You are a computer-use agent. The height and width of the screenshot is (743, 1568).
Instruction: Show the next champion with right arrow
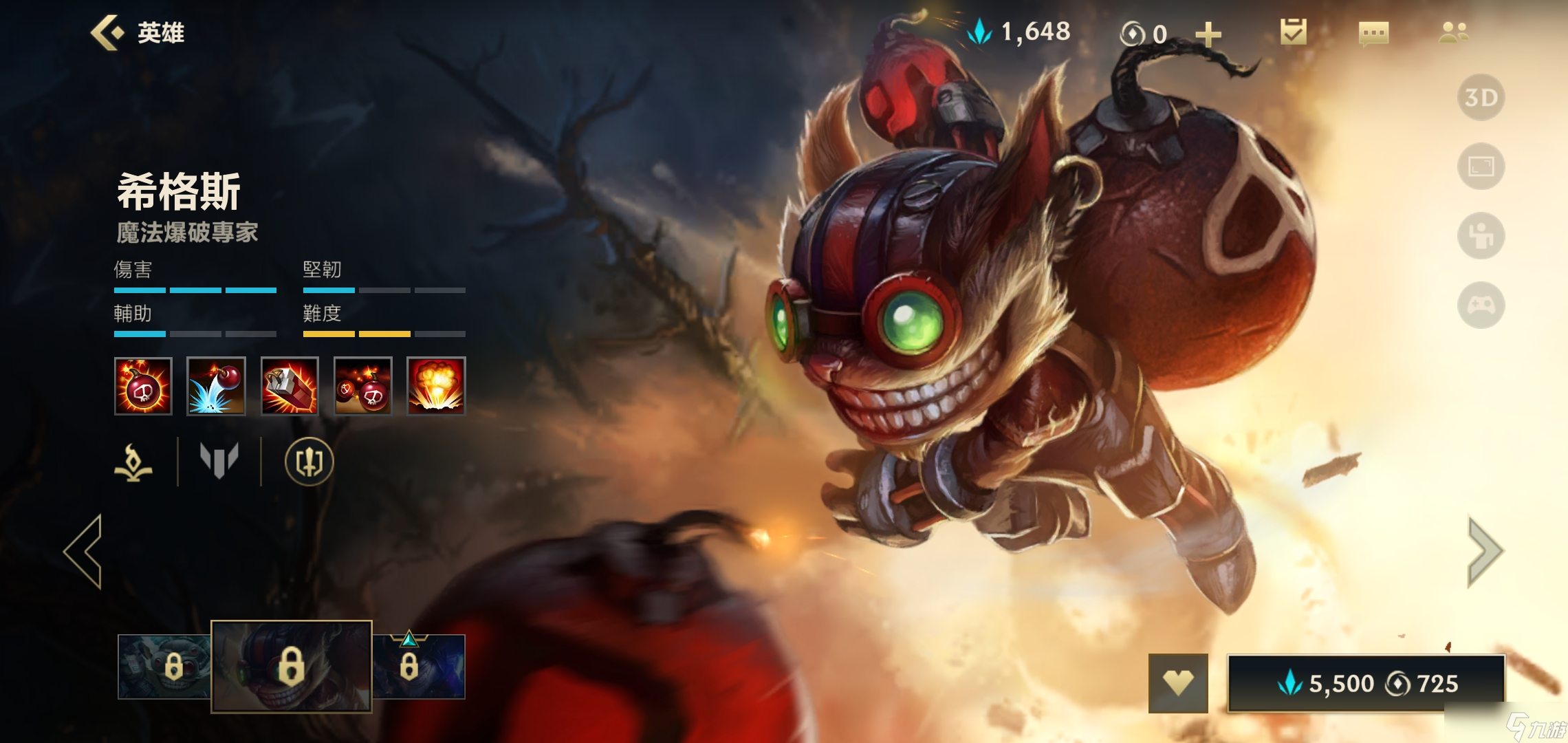tap(1484, 551)
